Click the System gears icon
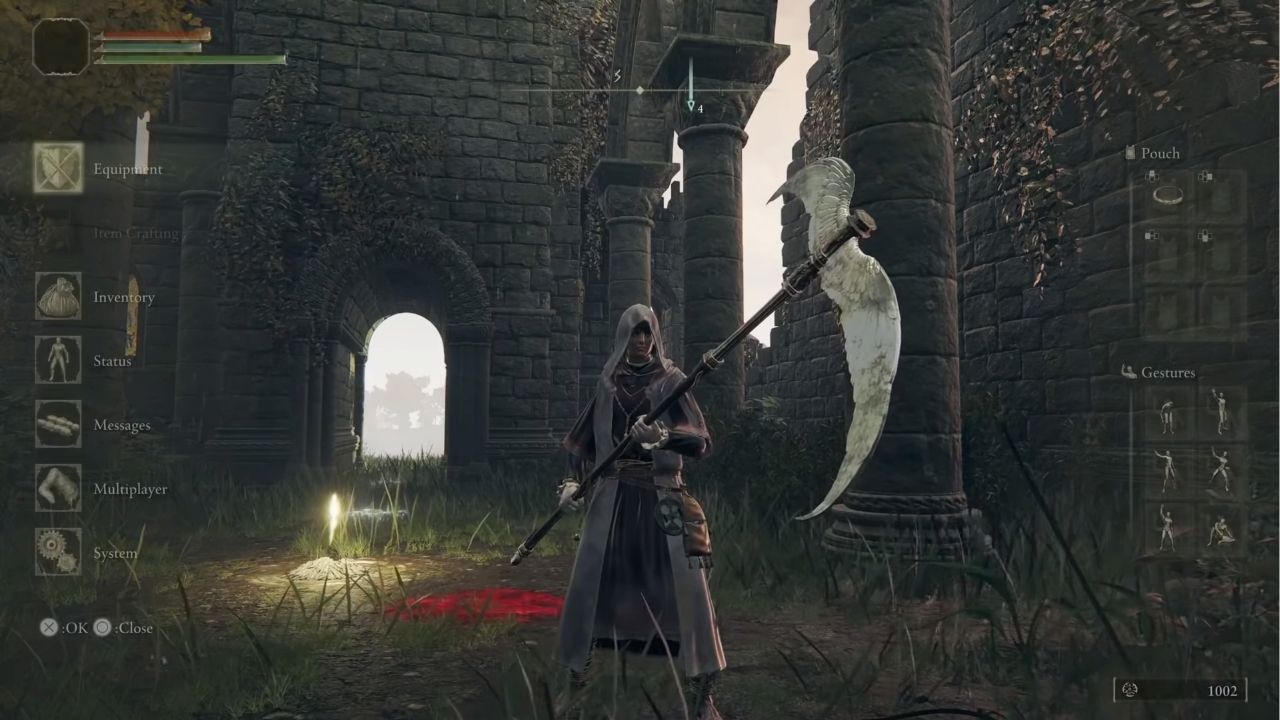This screenshot has width=1280, height=720. click(x=57, y=553)
